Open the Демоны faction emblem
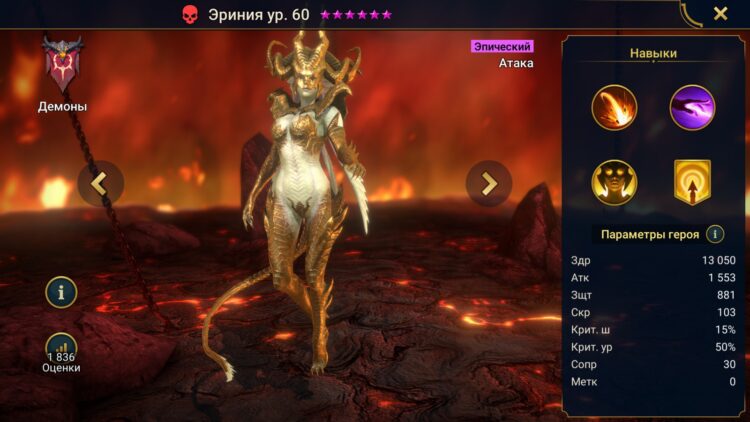The height and width of the screenshot is (422, 750). click(62, 66)
